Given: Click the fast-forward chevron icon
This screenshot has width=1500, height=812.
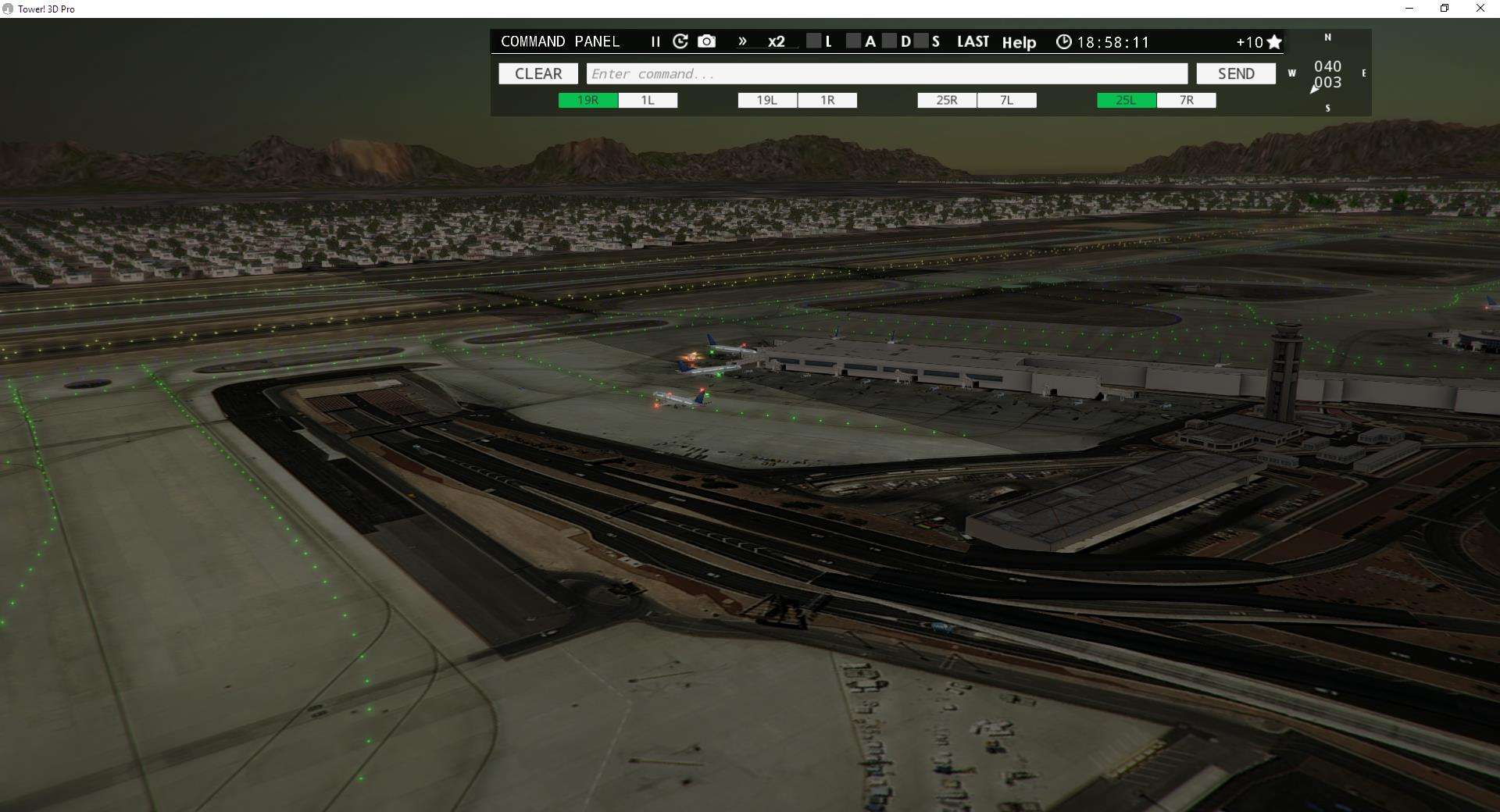Looking at the screenshot, I should point(742,41).
